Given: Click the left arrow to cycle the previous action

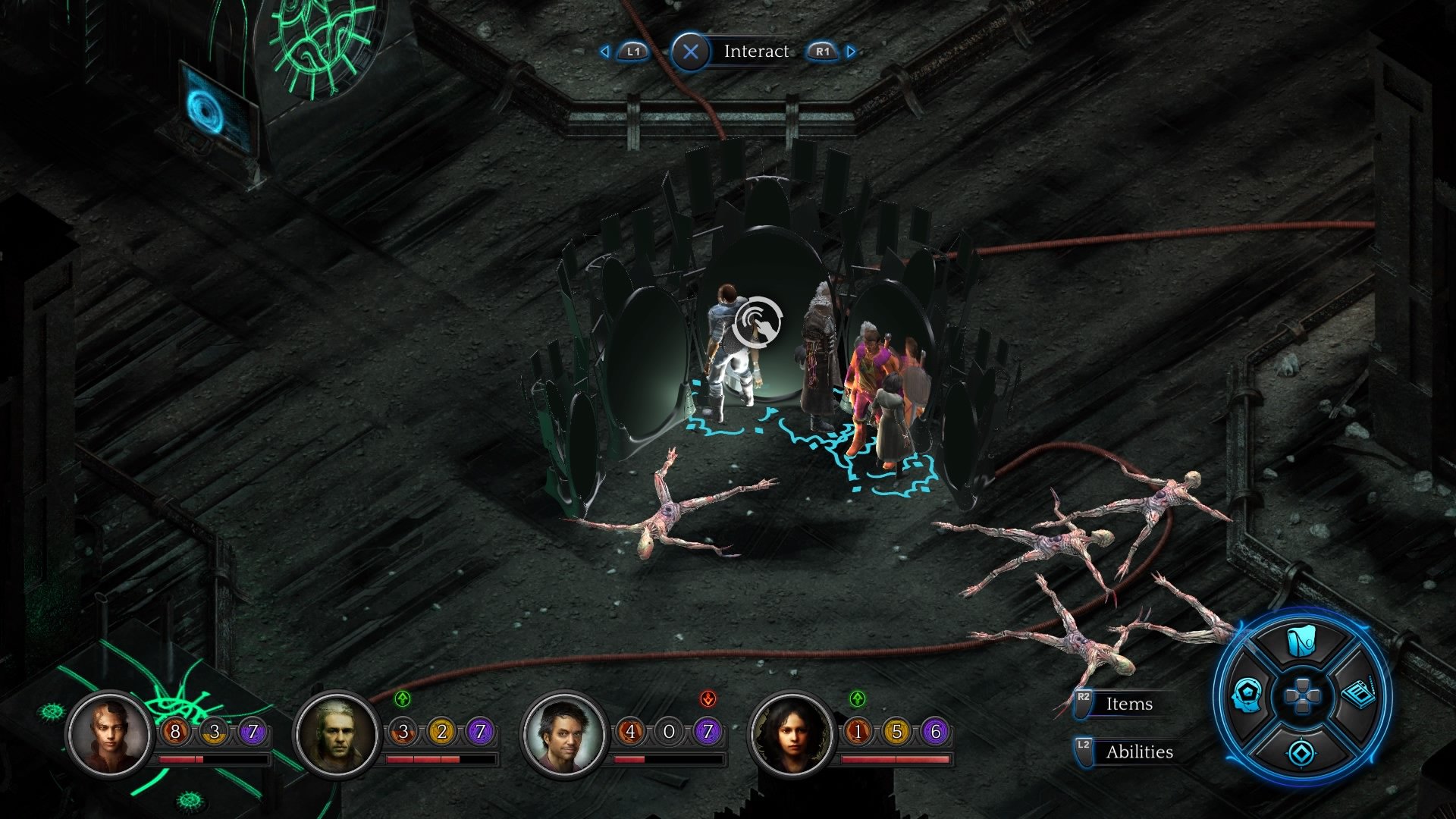Looking at the screenshot, I should coord(604,51).
